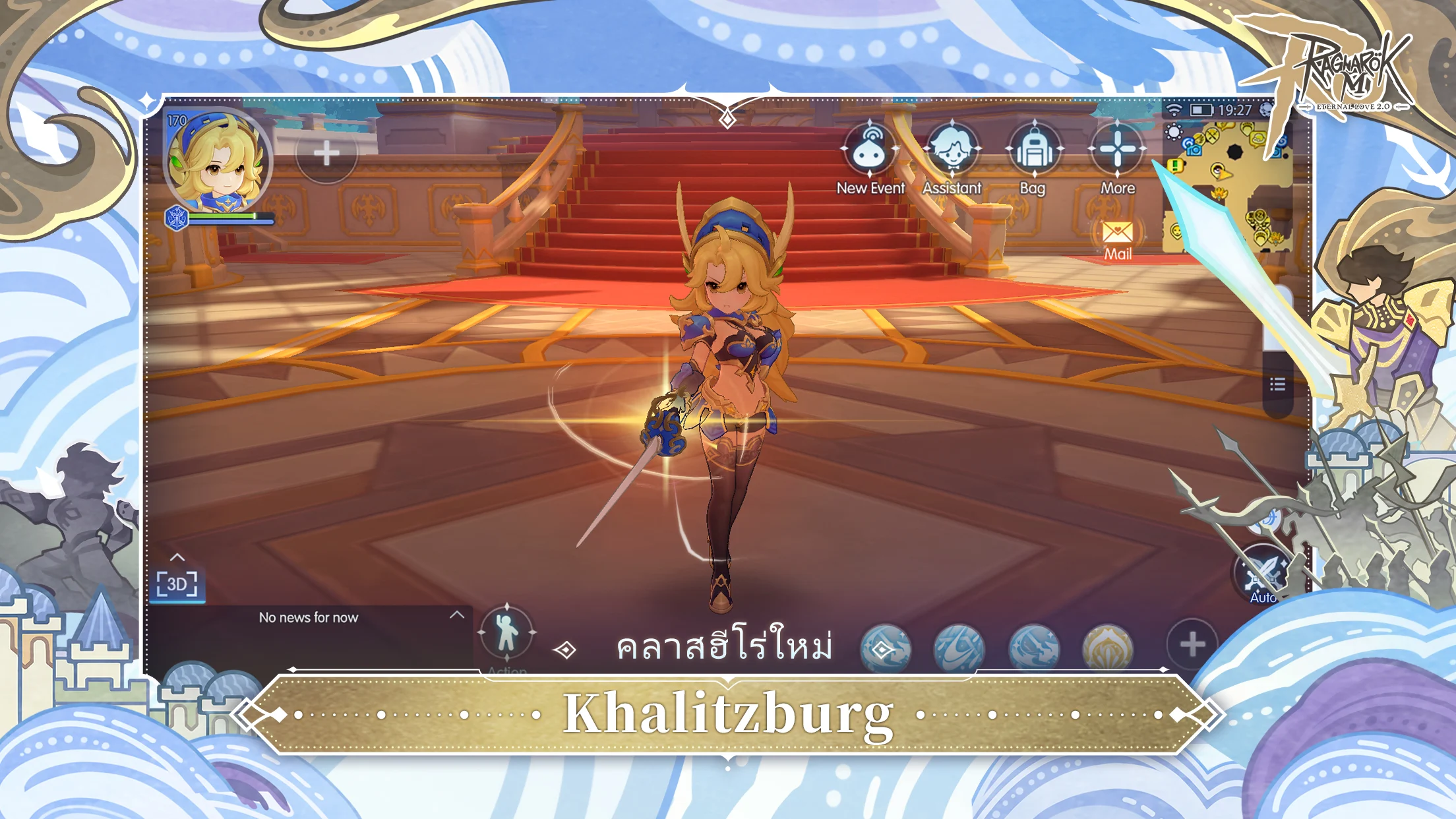Tap the camera icon on the minimap
The height and width of the screenshot is (819, 1456).
tap(1194, 150)
